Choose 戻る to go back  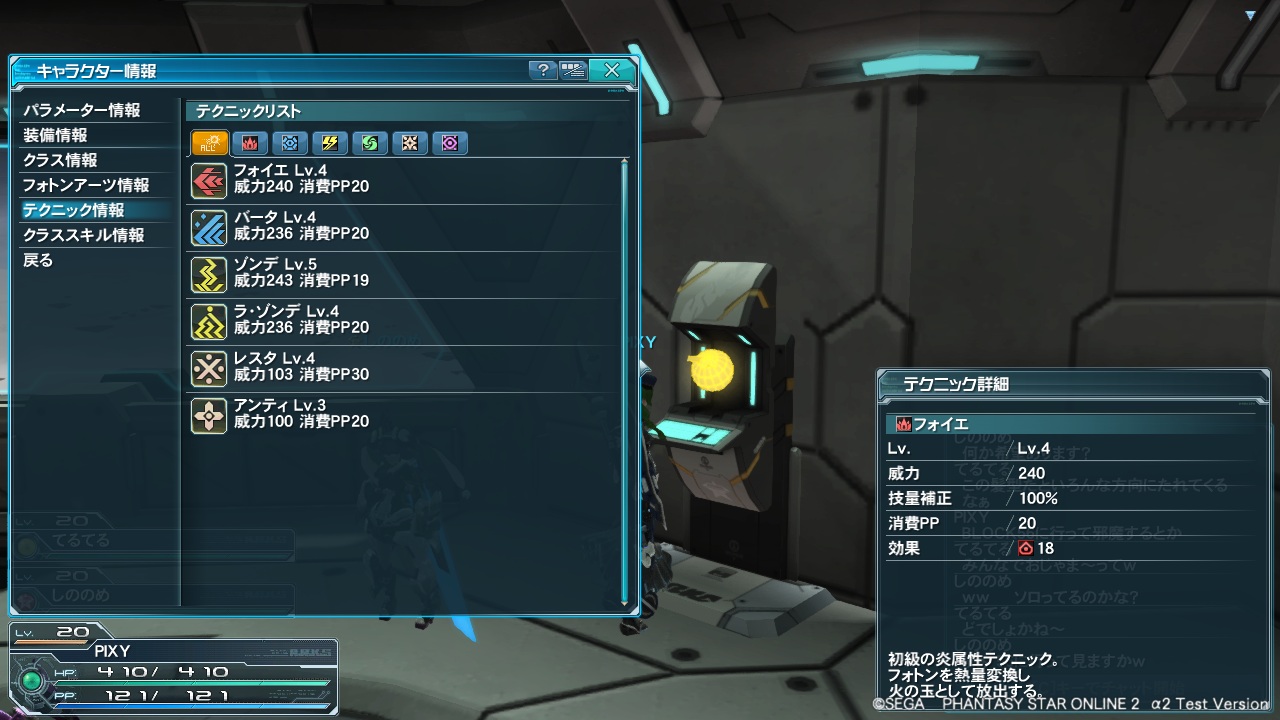click(x=38, y=260)
